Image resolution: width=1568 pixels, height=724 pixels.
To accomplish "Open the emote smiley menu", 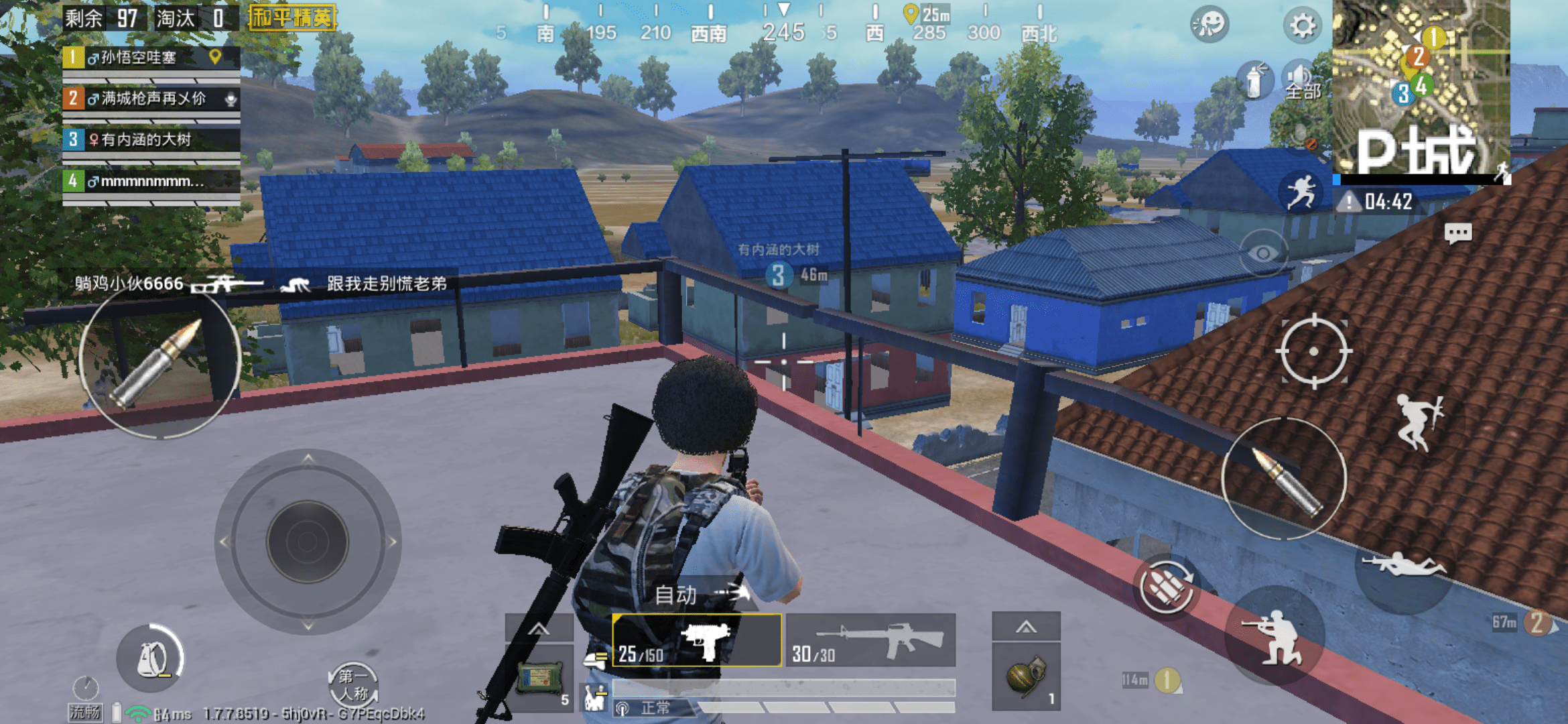I will 1210,25.
